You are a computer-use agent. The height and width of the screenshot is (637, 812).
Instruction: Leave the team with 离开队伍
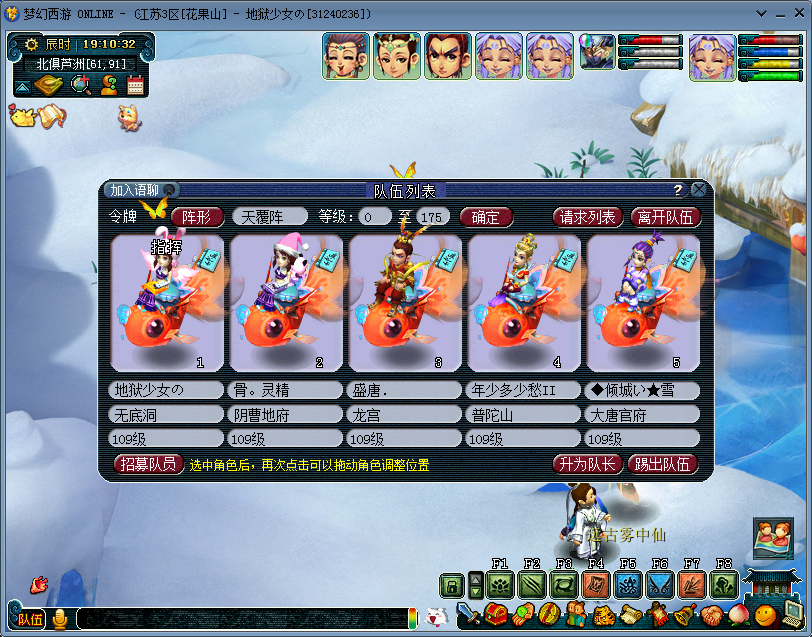point(667,217)
